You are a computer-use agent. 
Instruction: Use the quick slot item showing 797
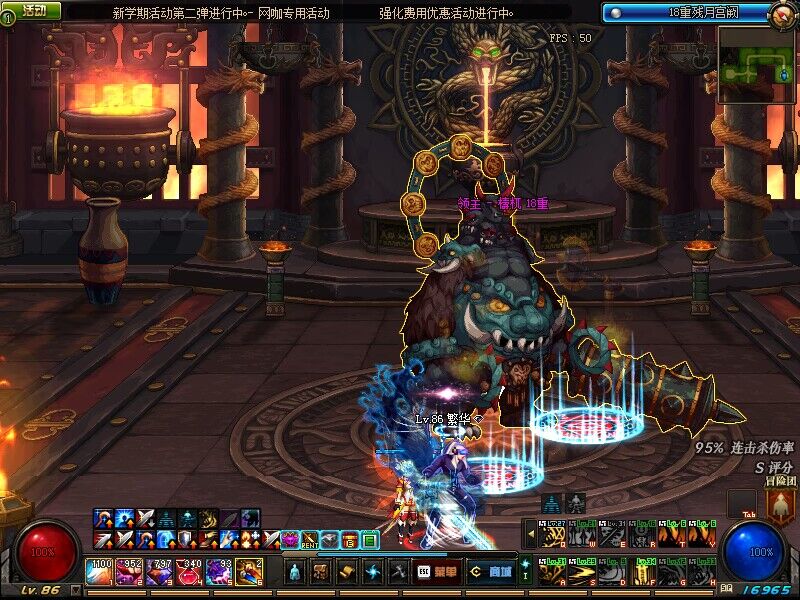160,572
